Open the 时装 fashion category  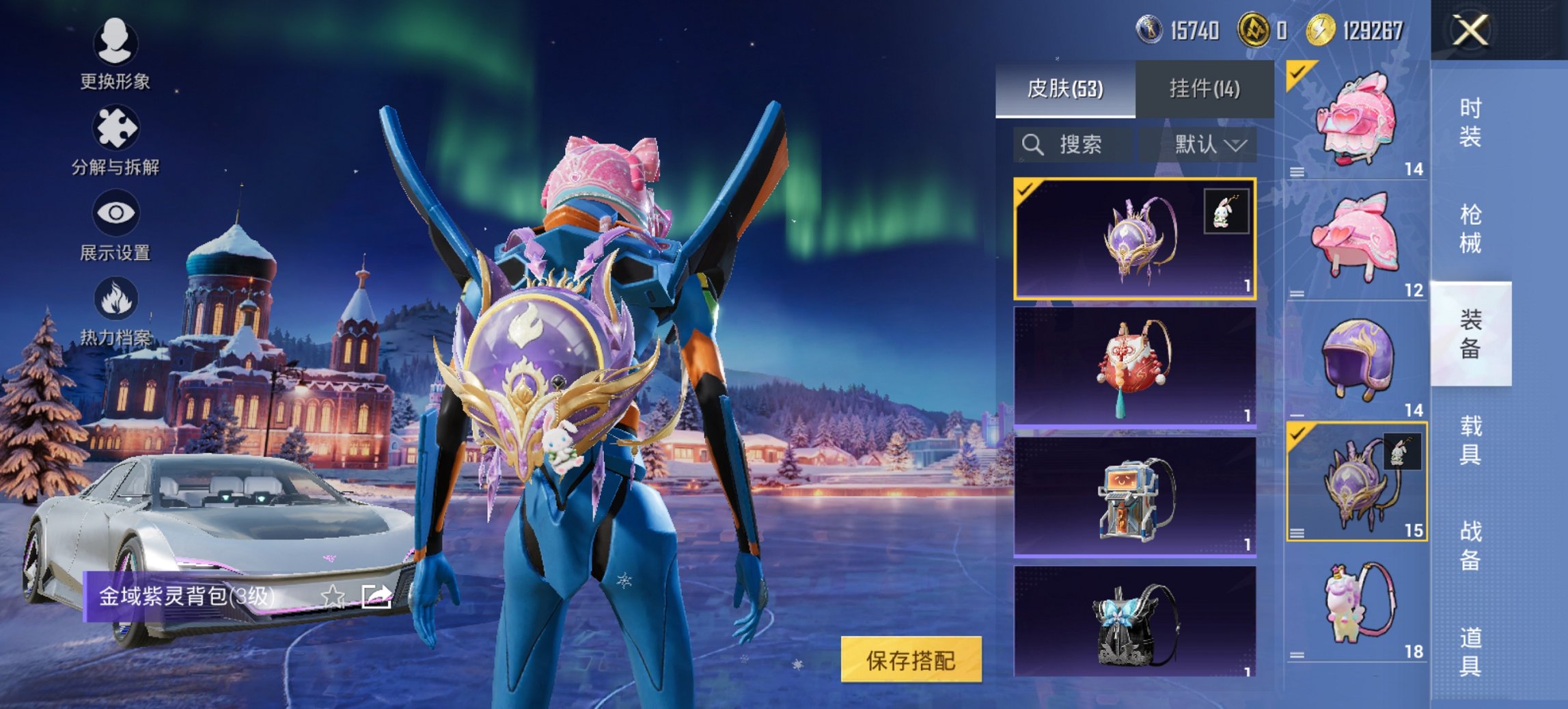pyautogui.click(x=1470, y=123)
